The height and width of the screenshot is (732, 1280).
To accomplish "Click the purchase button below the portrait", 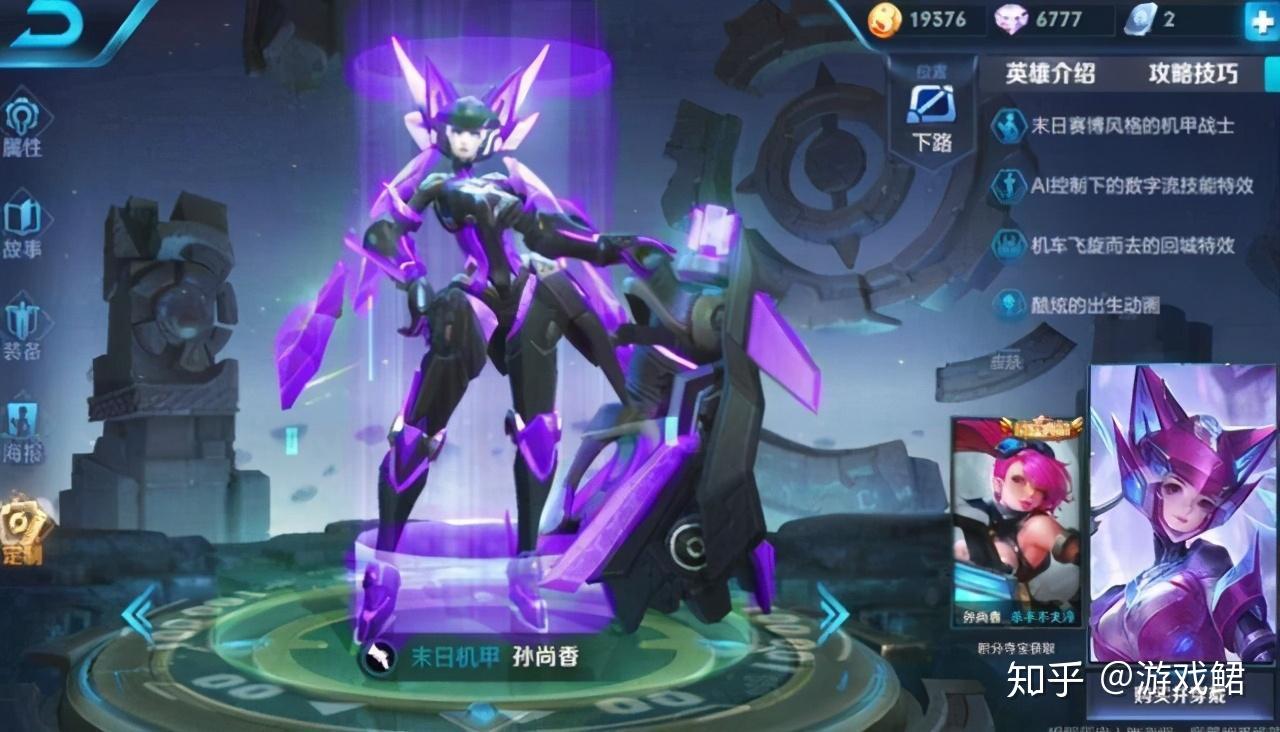I will click(1181, 697).
